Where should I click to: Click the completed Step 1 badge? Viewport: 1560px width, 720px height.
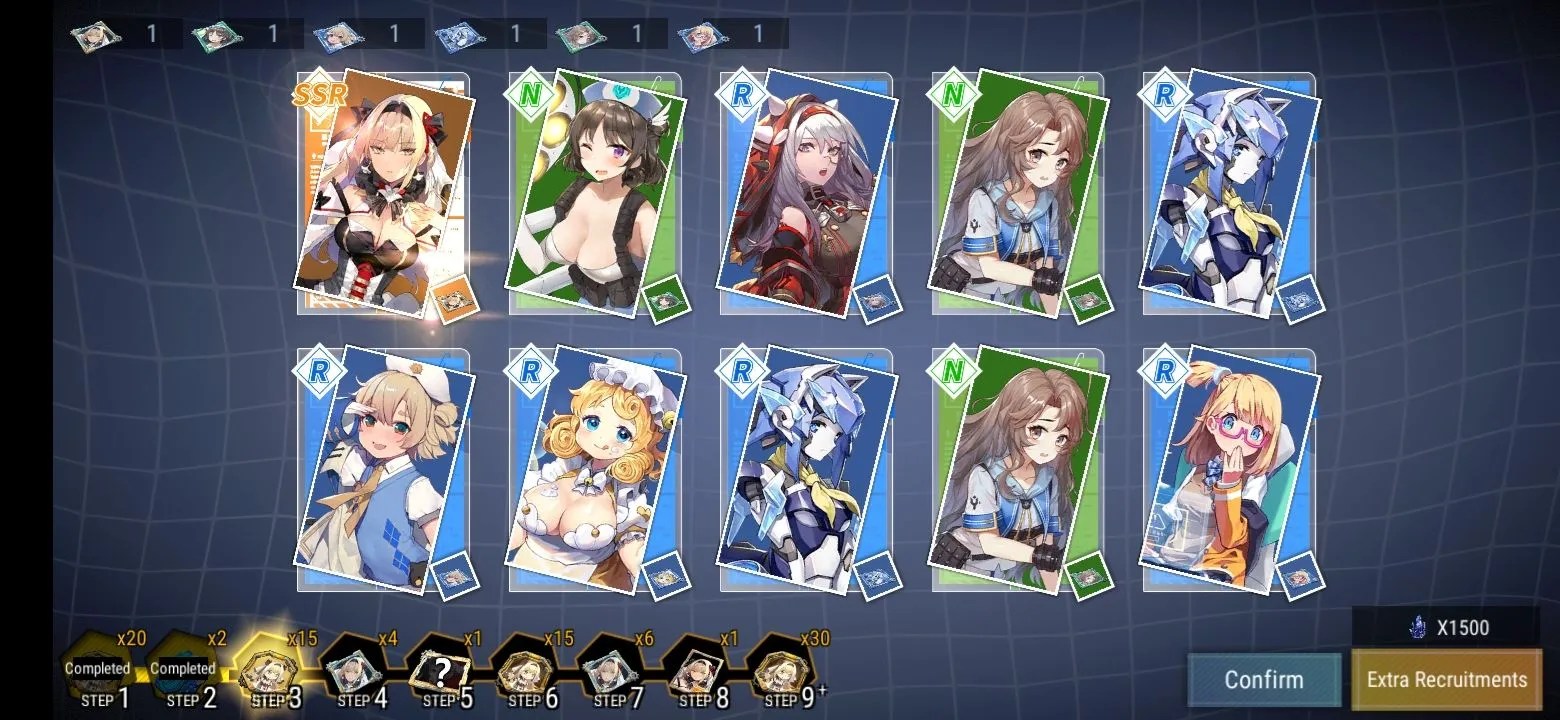[98, 670]
